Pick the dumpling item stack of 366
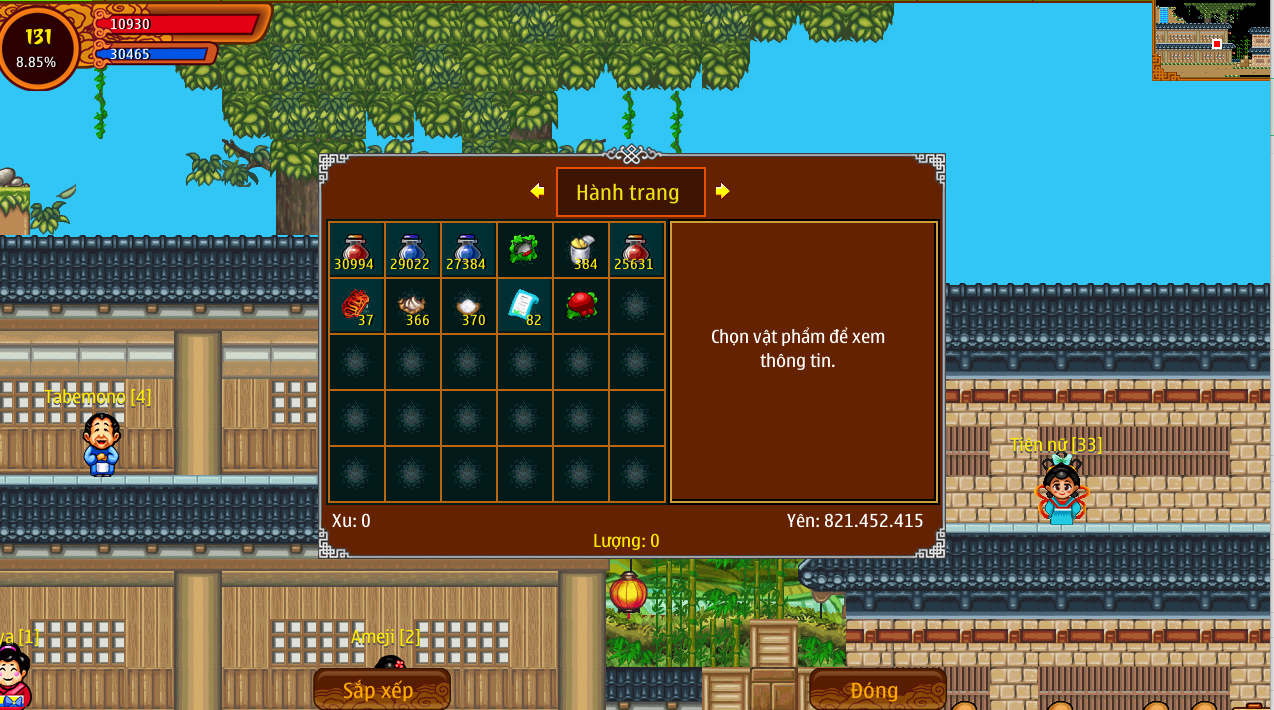This screenshot has height=710, width=1274. coord(412,306)
